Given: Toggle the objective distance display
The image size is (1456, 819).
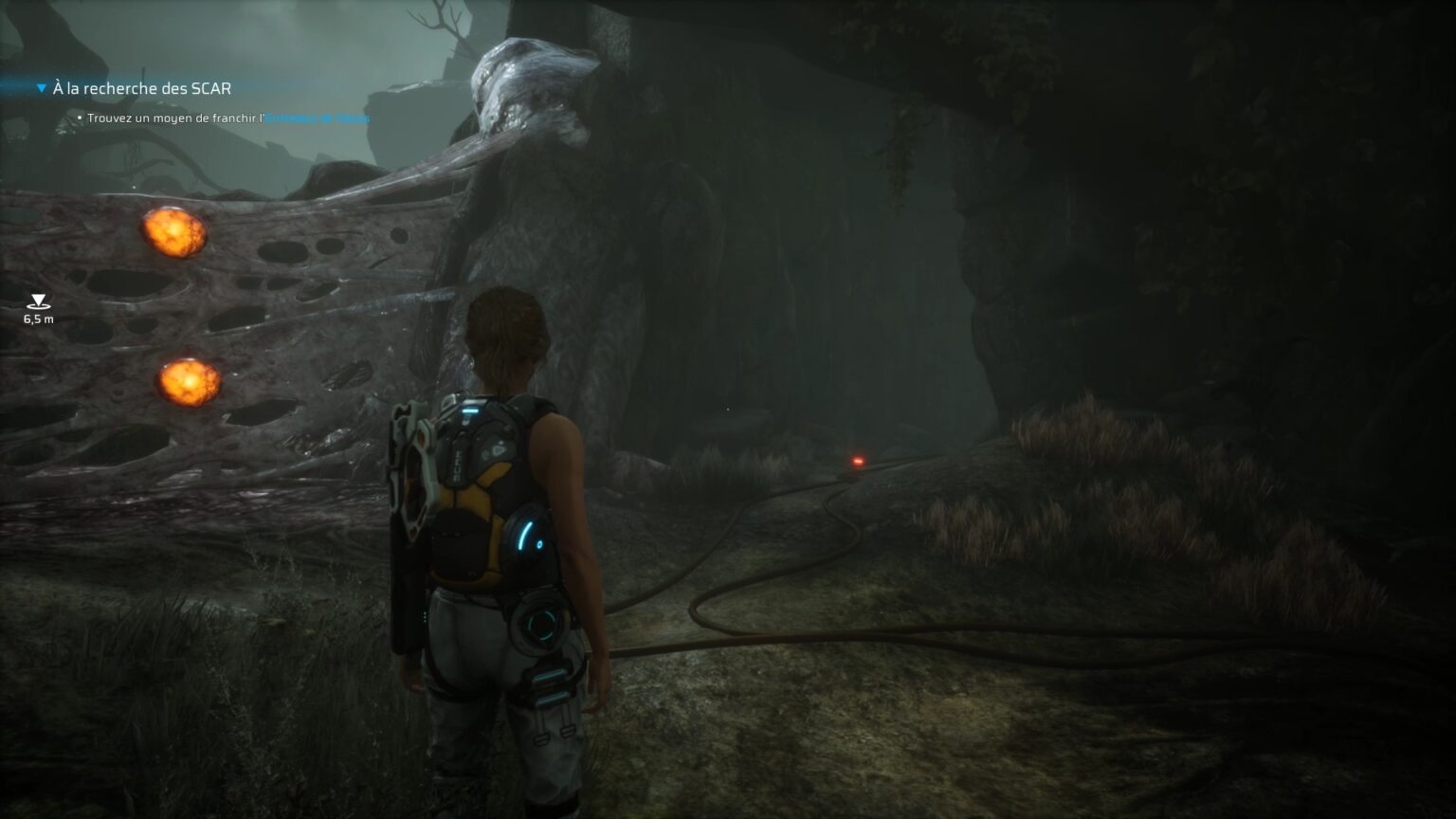Looking at the screenshot, I should click(x=36, y=319).
